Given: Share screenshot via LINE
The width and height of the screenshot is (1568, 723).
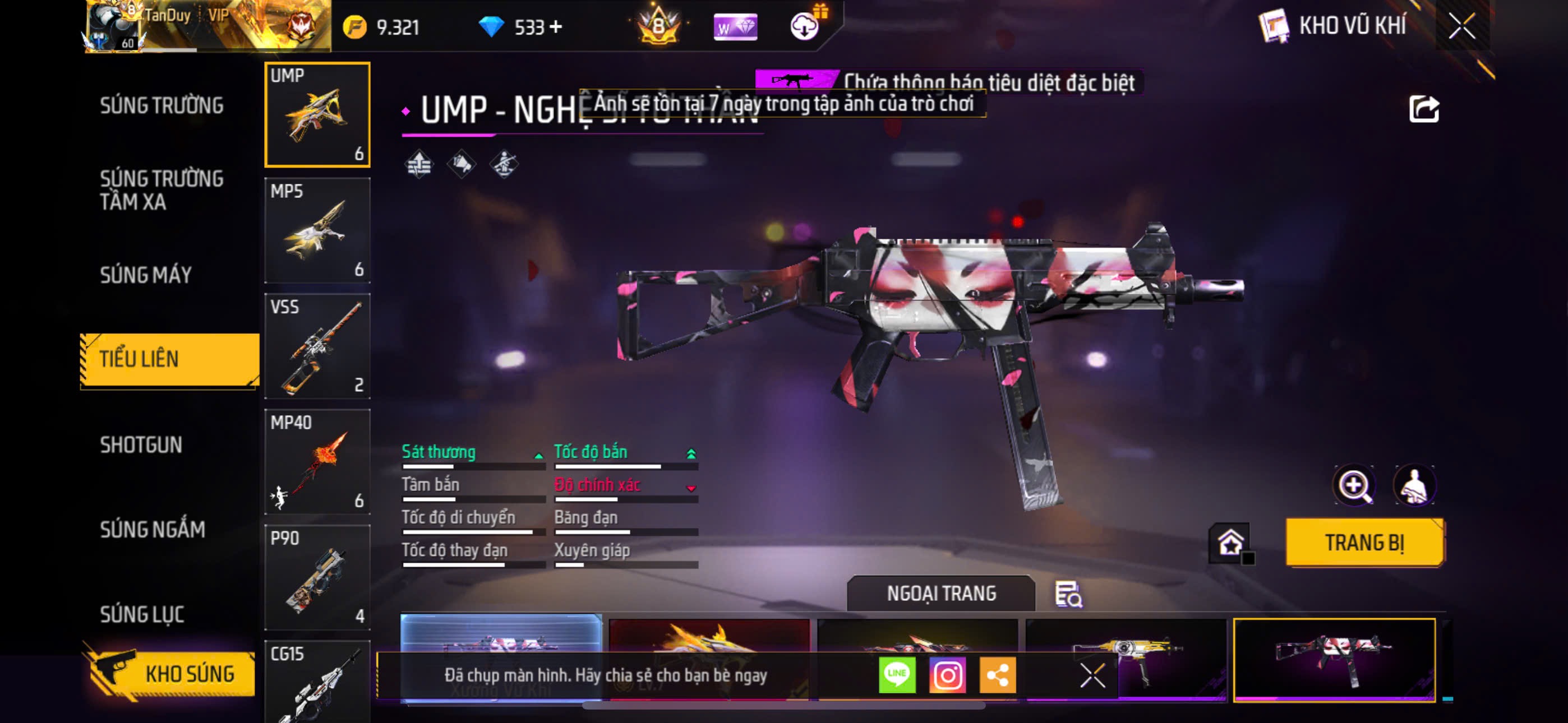Looking at the screenshot, I should tap(897, 675).
